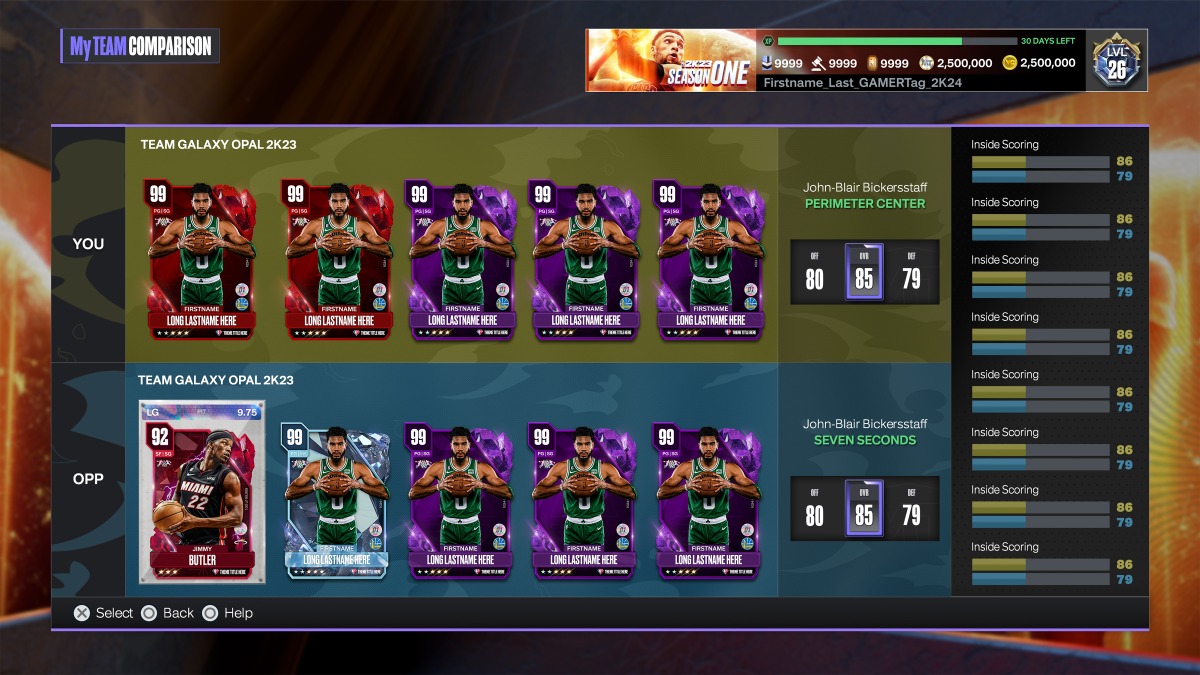Highlight the YOU team row label
1200x675 pixels.
click(88, 244)
